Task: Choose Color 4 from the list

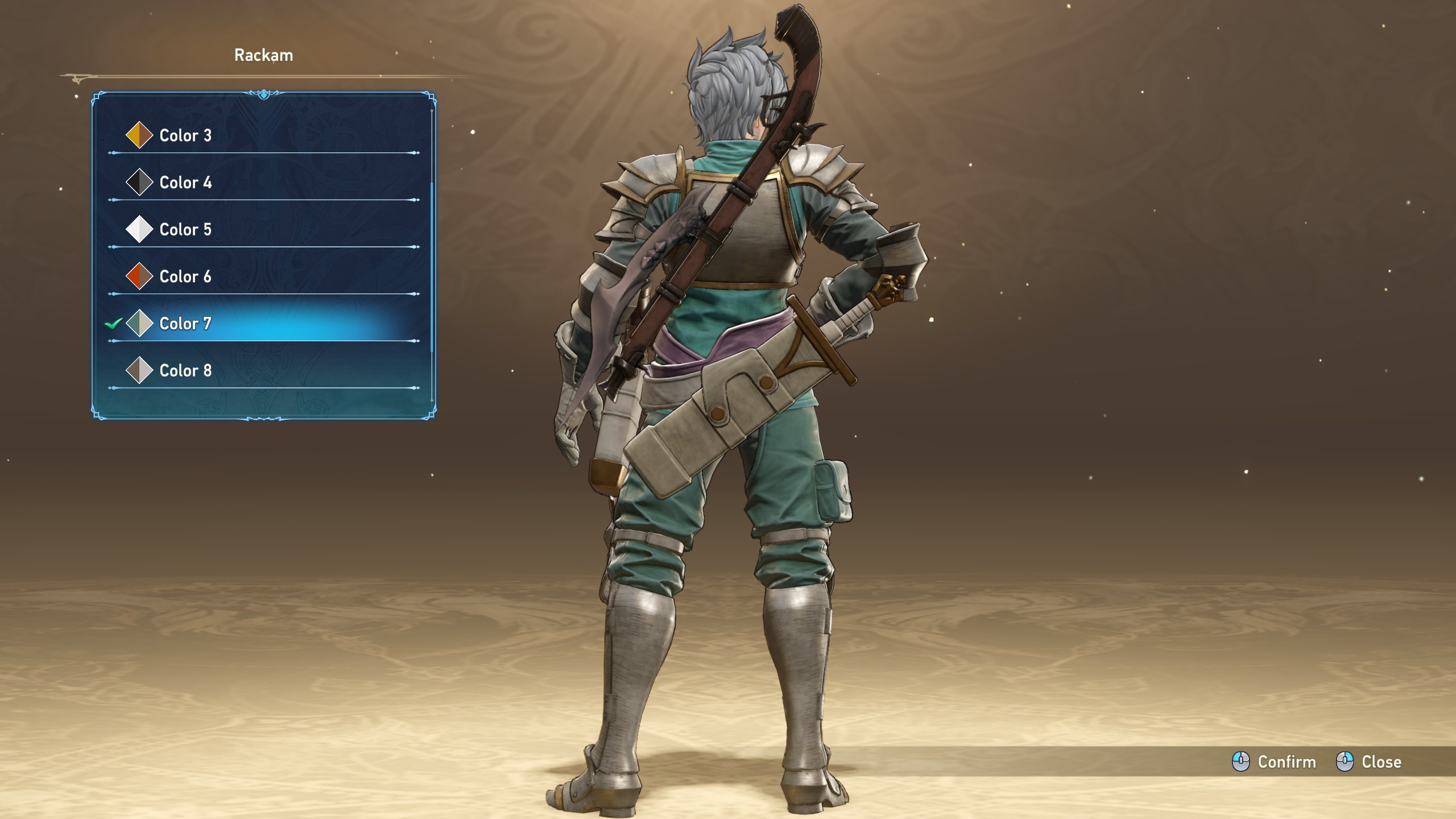Action: pyautogui.click(x=185, y=183)
